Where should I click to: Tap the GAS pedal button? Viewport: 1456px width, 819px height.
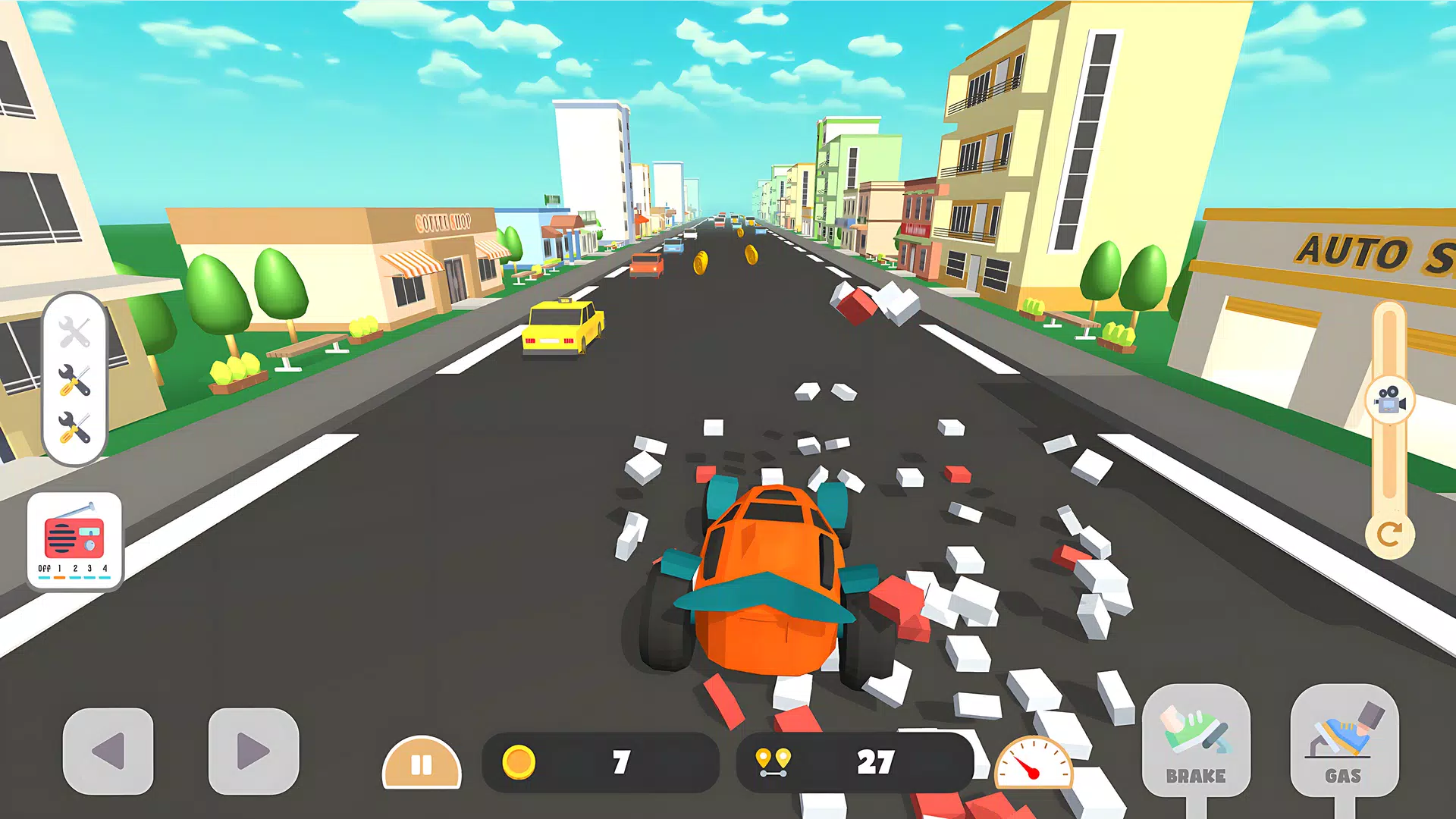click(1344, 741)
